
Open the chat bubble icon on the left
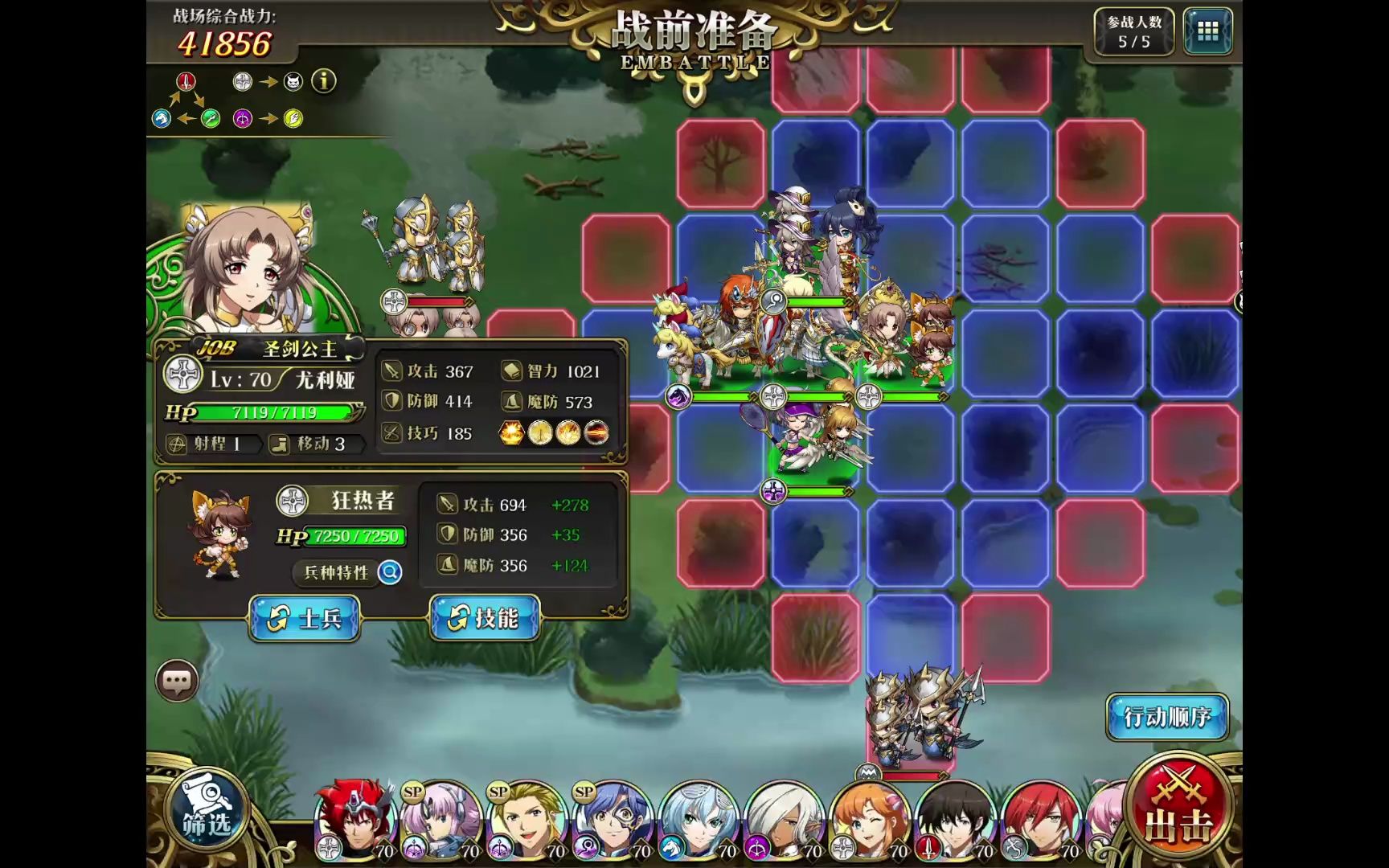(x=178, y=679)
